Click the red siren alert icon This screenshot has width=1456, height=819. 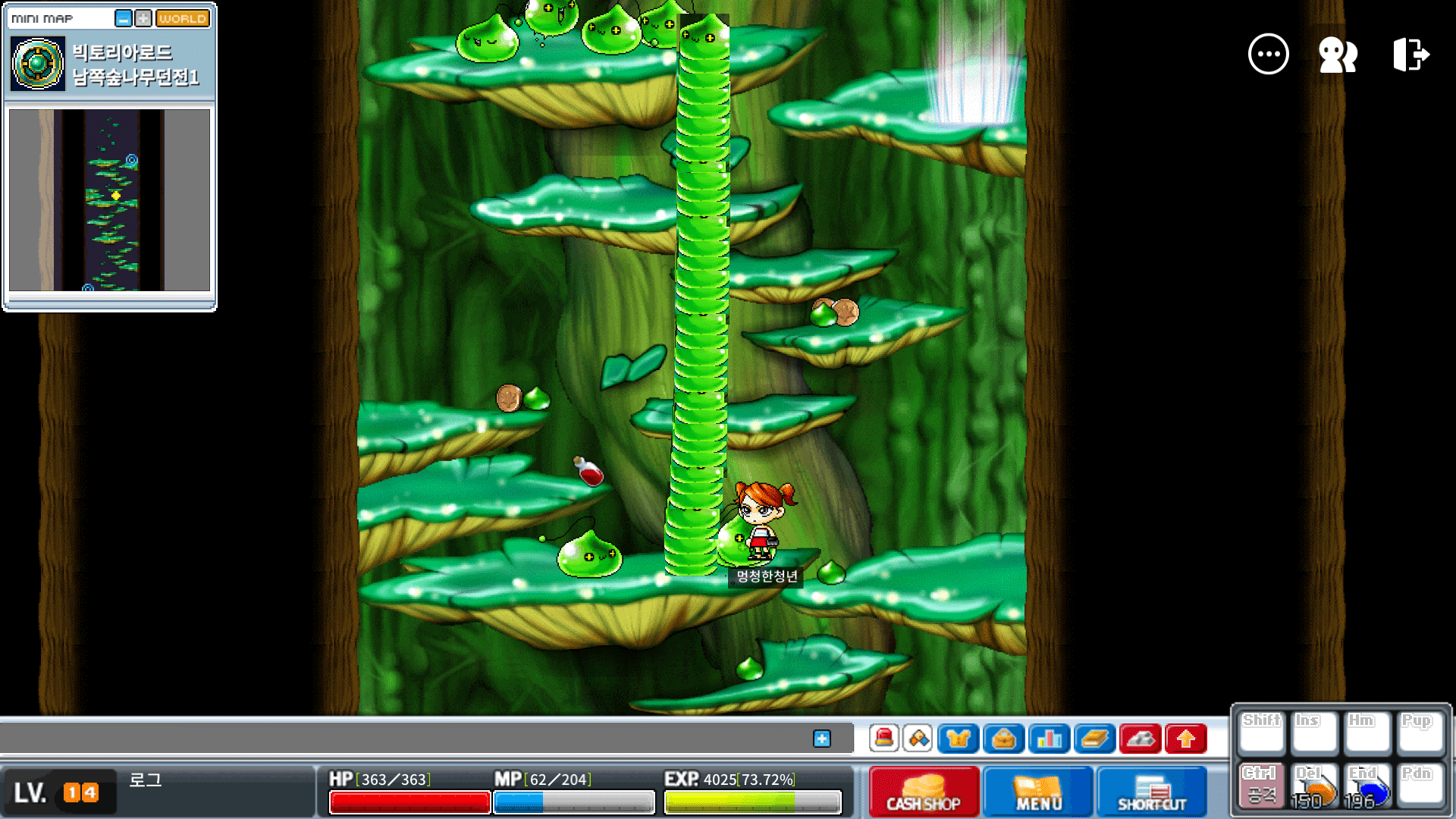coord(884,738)
